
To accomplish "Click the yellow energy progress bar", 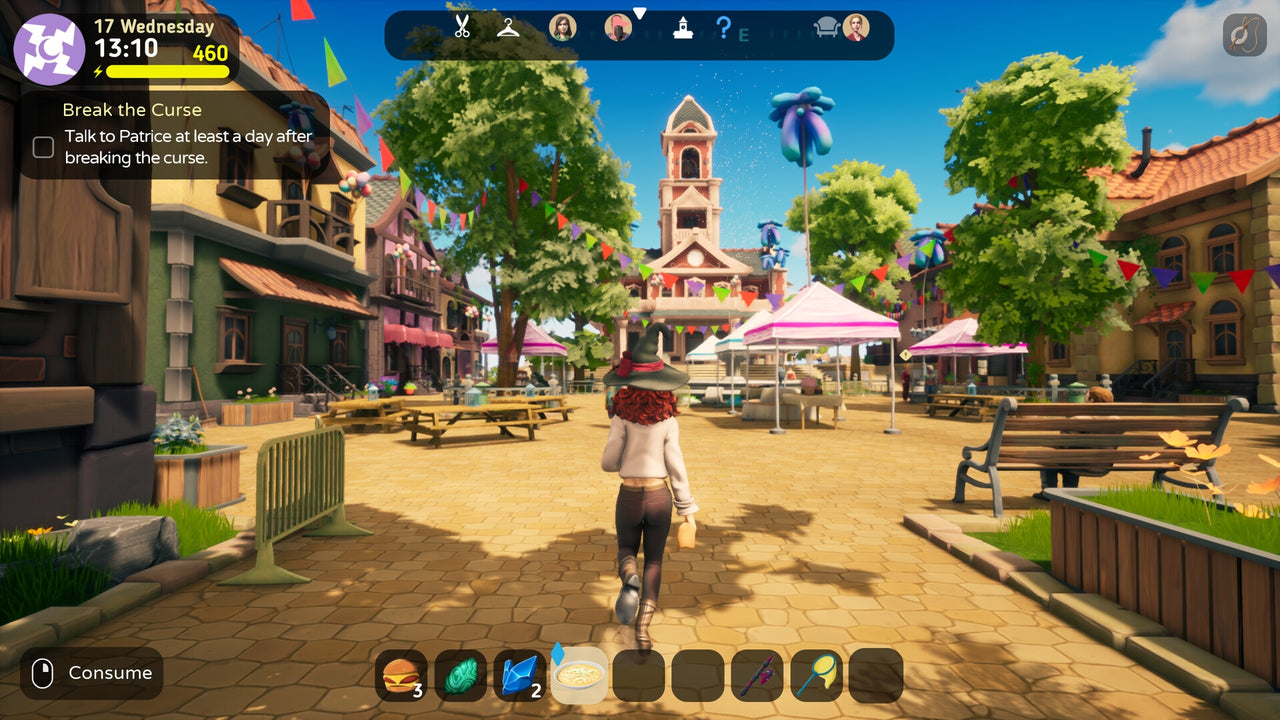I will point(165,72).
